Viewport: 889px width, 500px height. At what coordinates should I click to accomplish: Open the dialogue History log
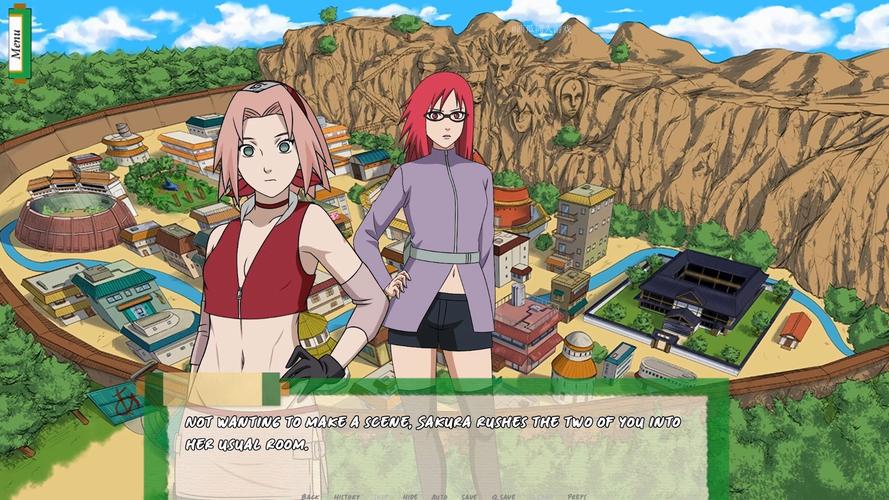[347, 496]
